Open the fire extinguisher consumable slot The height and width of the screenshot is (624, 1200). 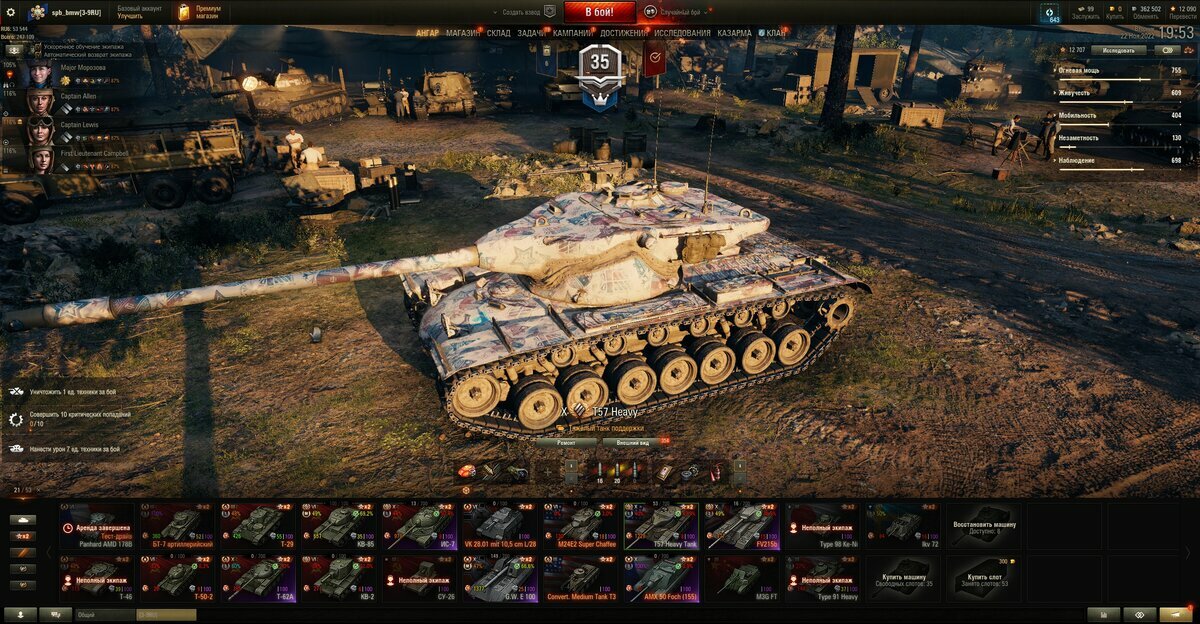tap(715, 471)
